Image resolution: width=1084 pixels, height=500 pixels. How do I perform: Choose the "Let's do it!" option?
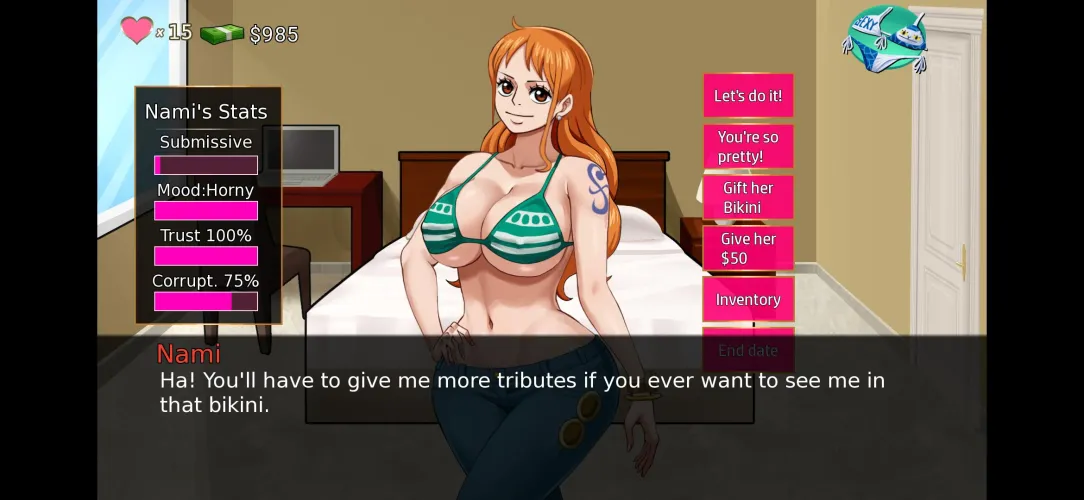748,96
